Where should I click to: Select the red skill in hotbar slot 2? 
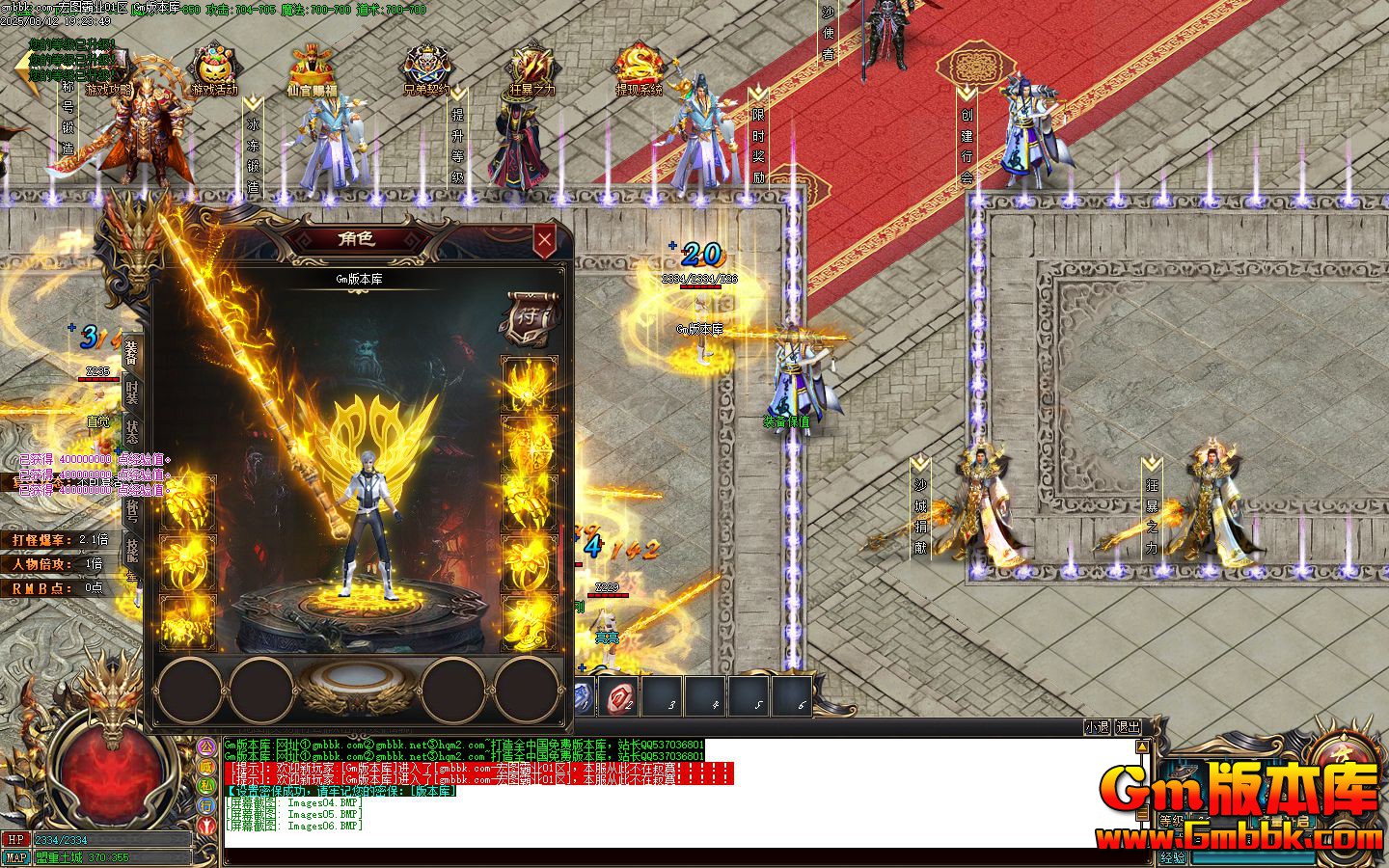tap(618, 696)
